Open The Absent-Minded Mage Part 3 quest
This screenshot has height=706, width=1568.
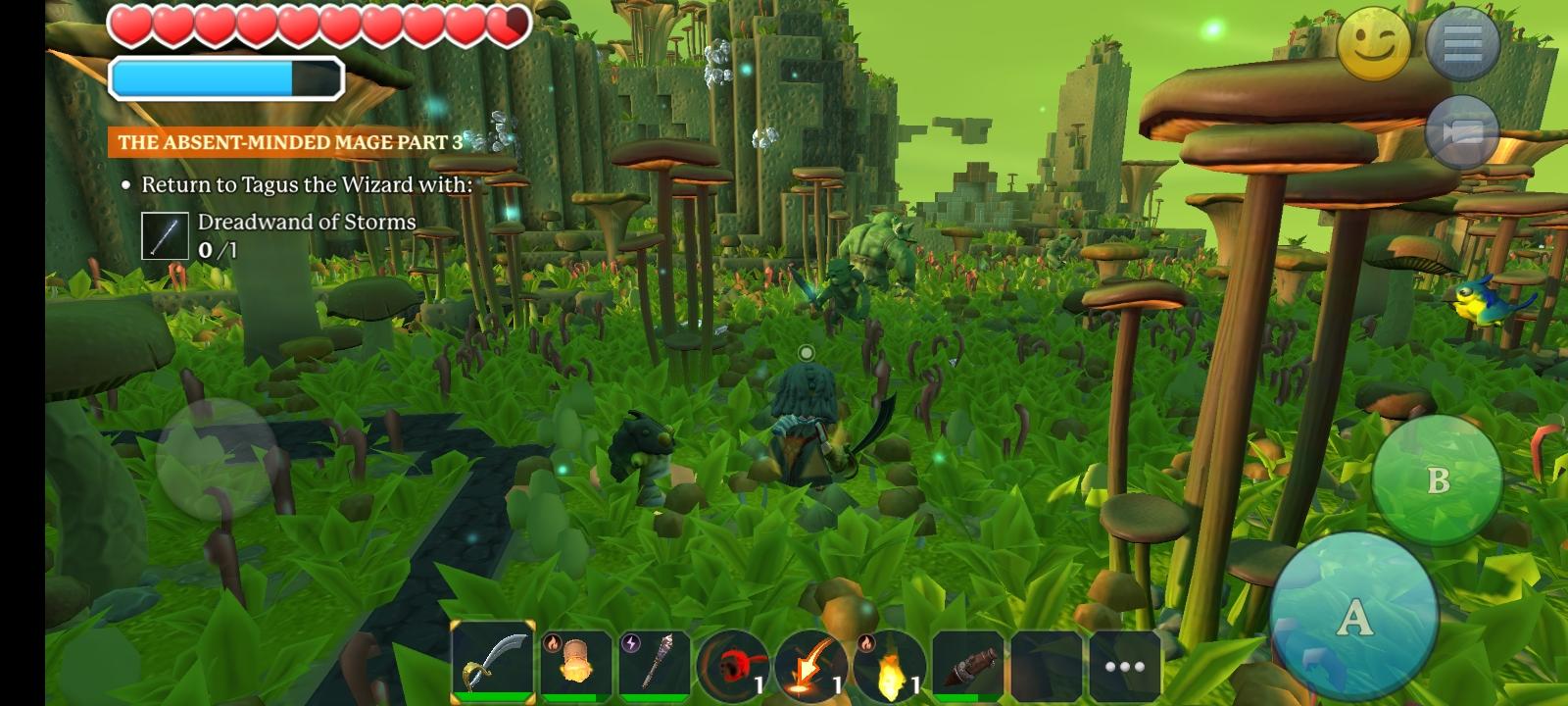click(290, 142)
